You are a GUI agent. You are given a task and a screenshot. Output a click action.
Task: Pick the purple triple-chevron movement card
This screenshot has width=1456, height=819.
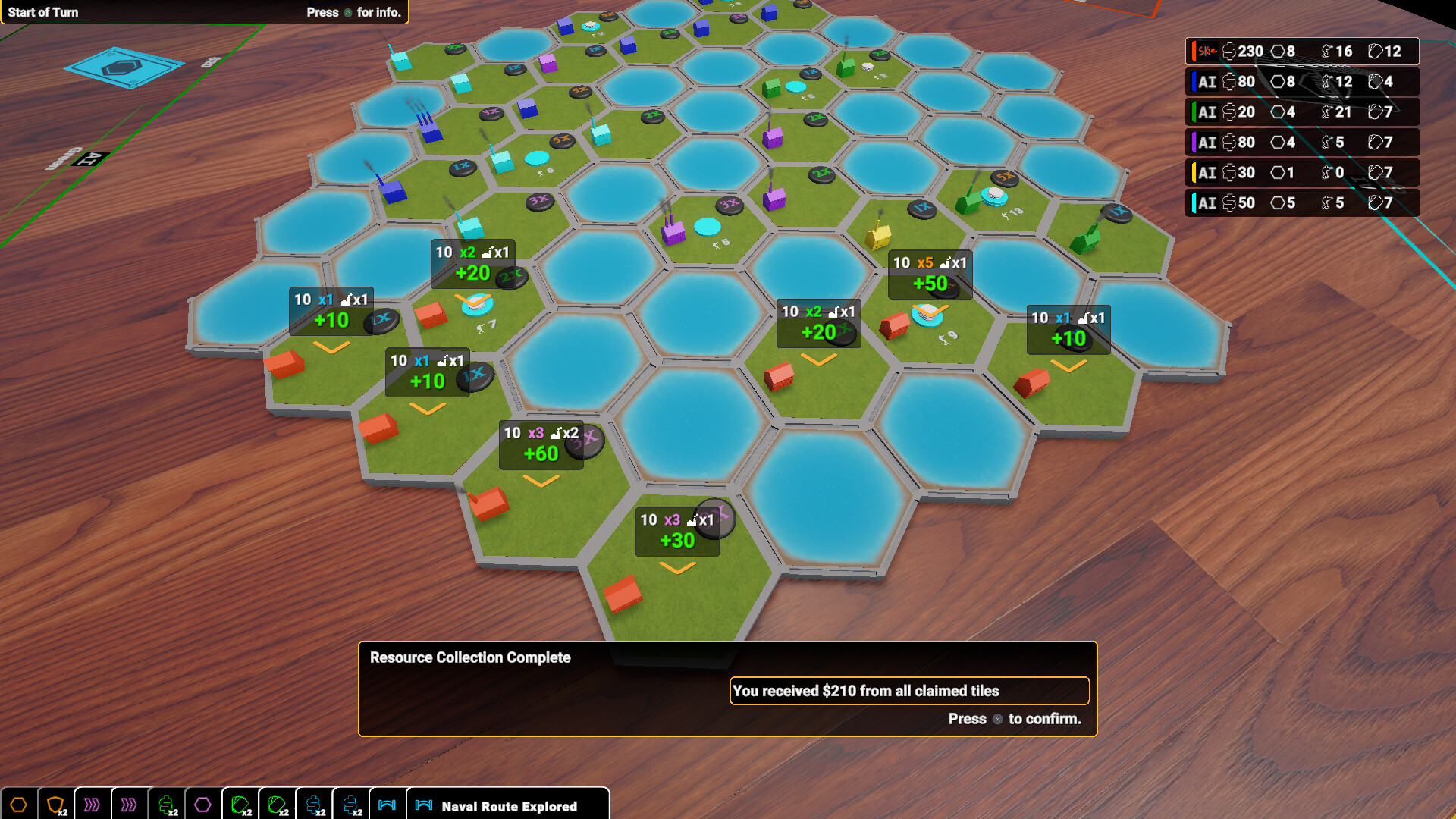tap(92, 806)
